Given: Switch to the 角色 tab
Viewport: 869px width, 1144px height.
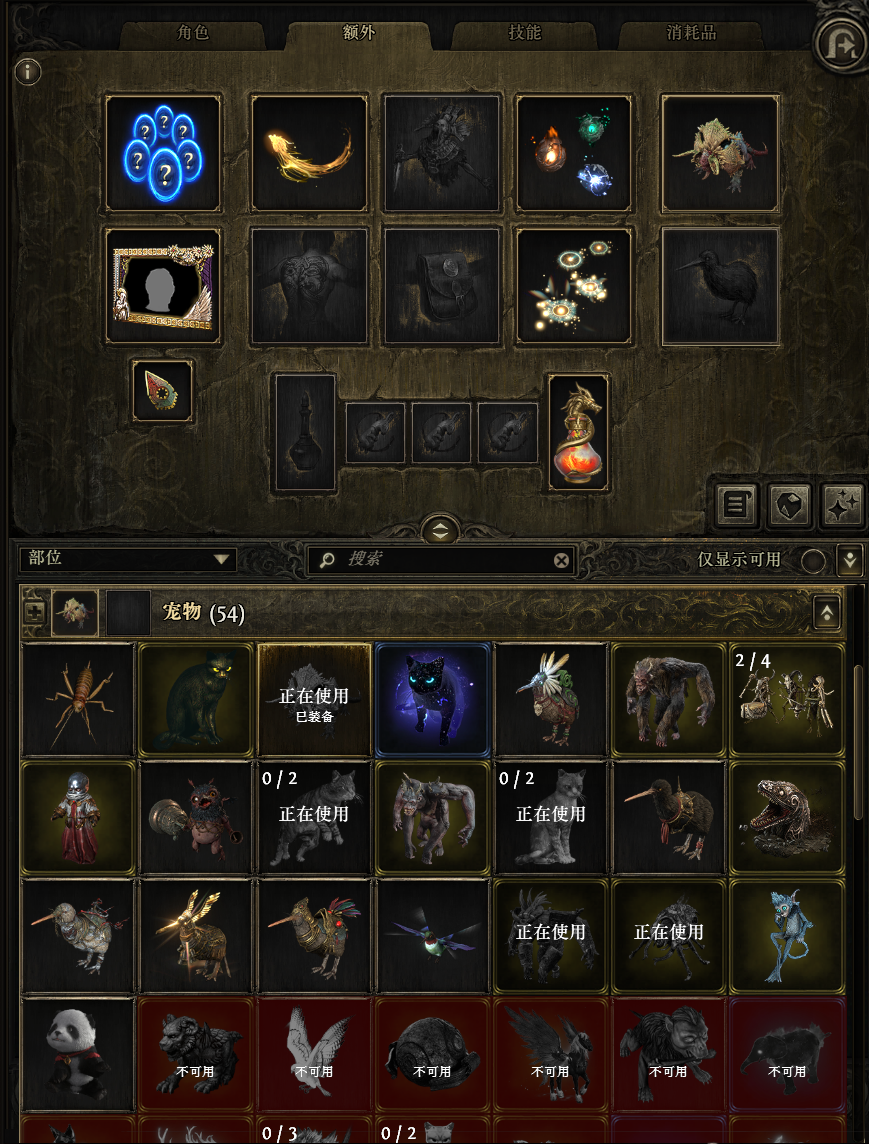Looking at the screenshot, I should 193,33.
